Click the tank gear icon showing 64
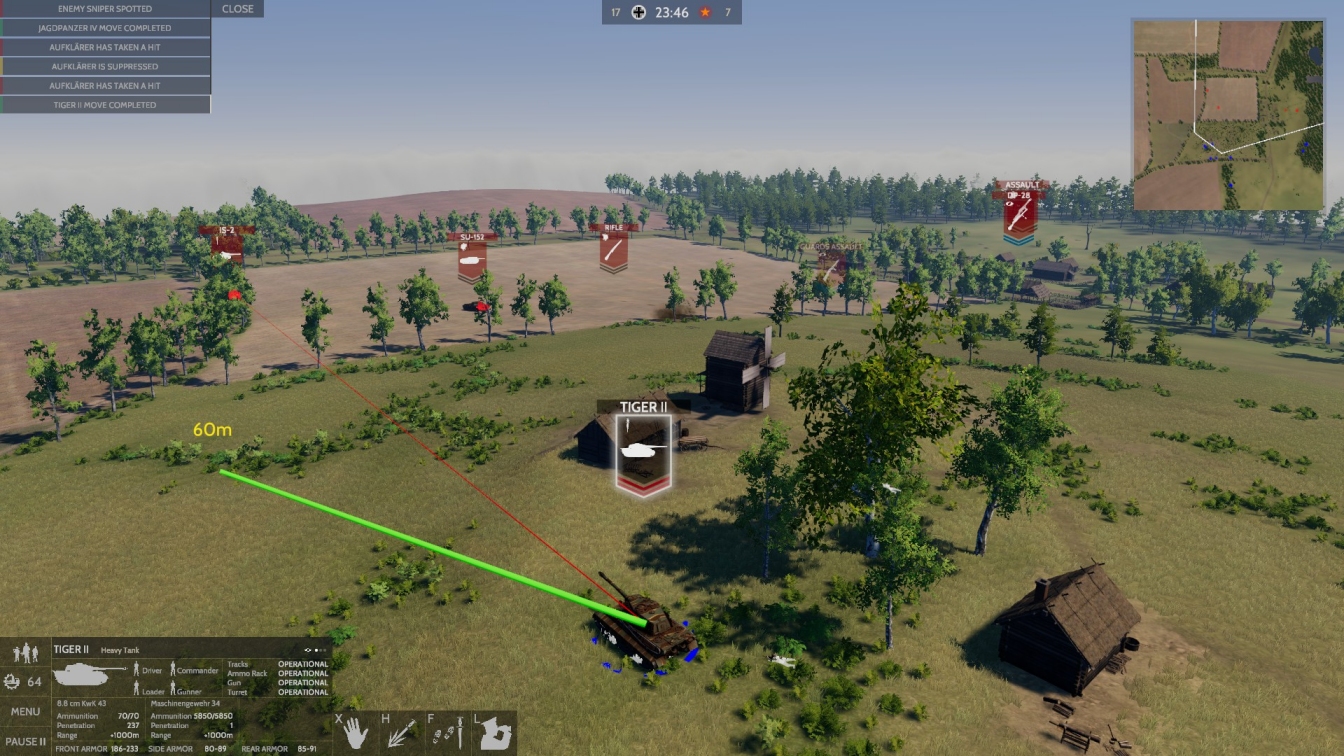 click(24, 682)
